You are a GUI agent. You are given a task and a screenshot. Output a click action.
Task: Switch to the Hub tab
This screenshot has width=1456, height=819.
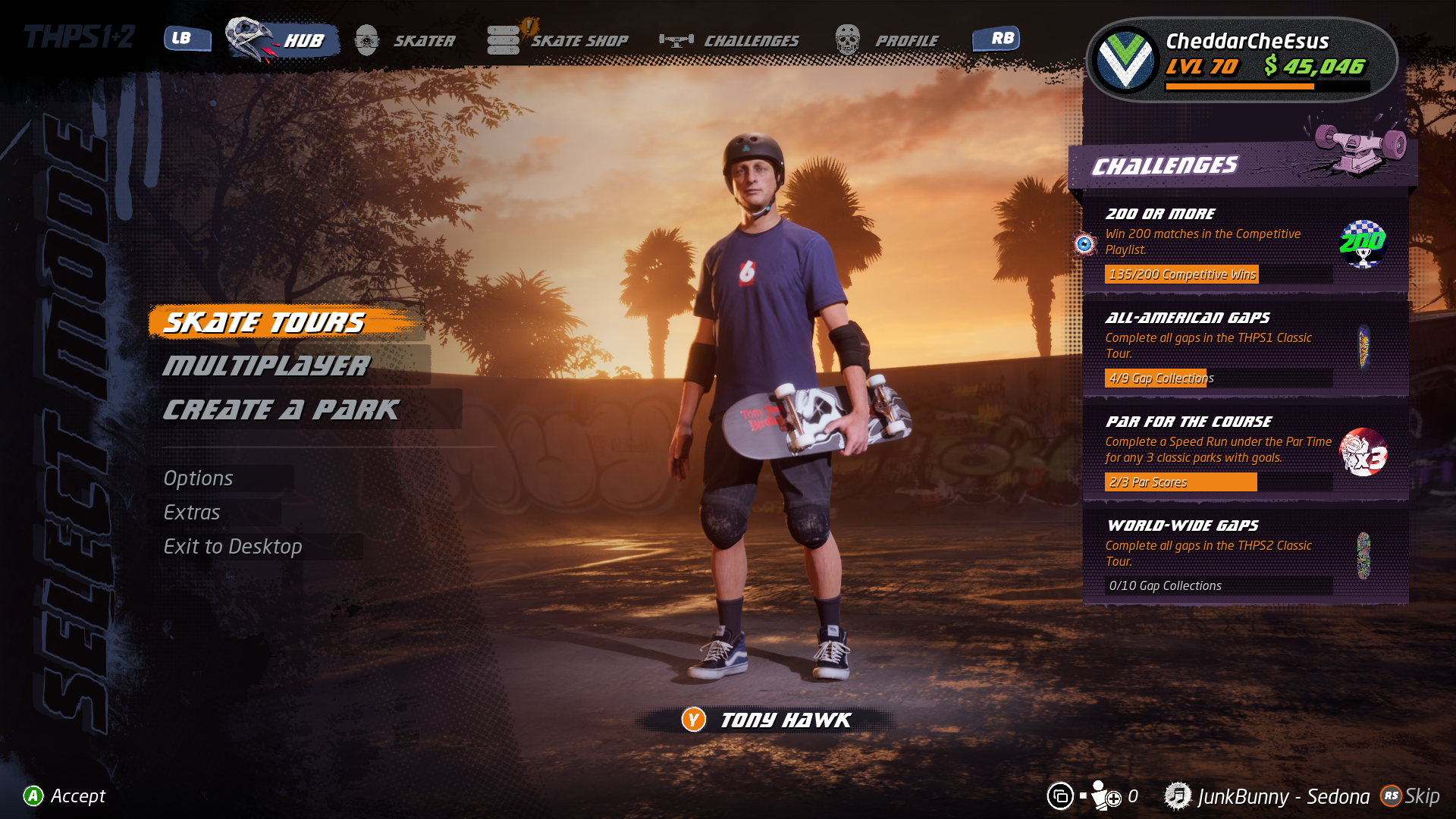303,41
